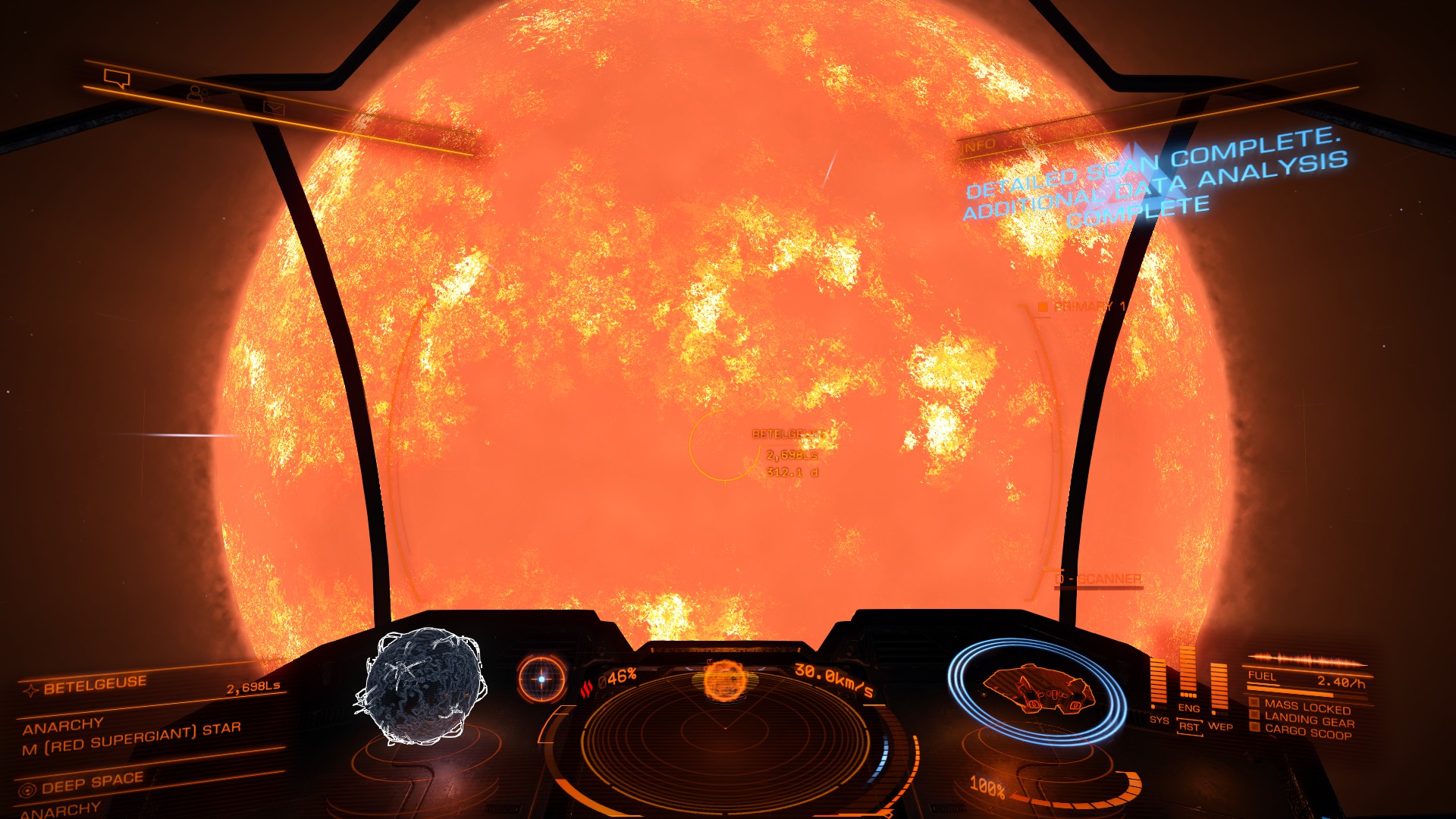Select the Betelgeuse target info panel

tap(152, 713)
